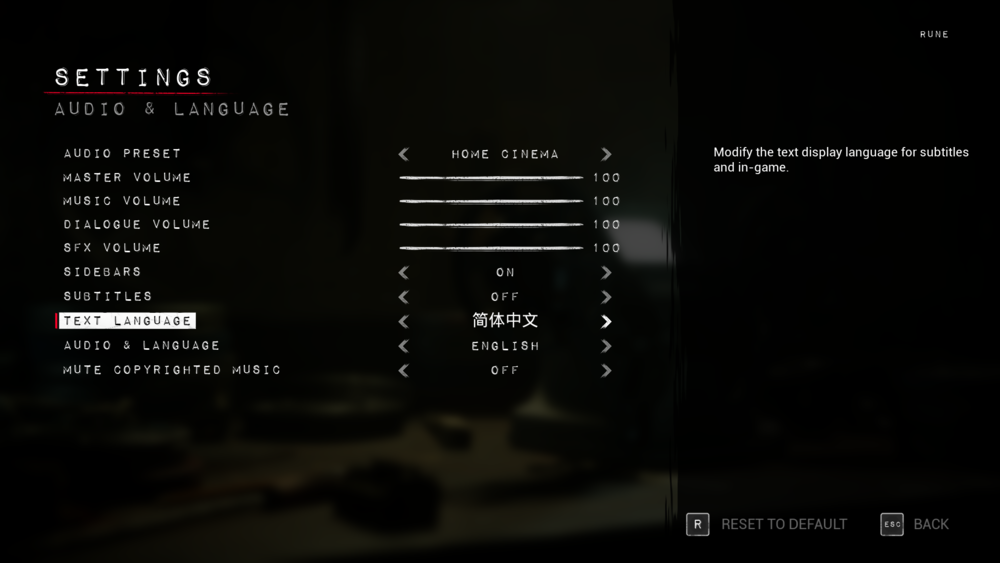Toggle Sidebars with its right arrow
The width and height of the screenshot is (1000, 563).
point(606,272)
